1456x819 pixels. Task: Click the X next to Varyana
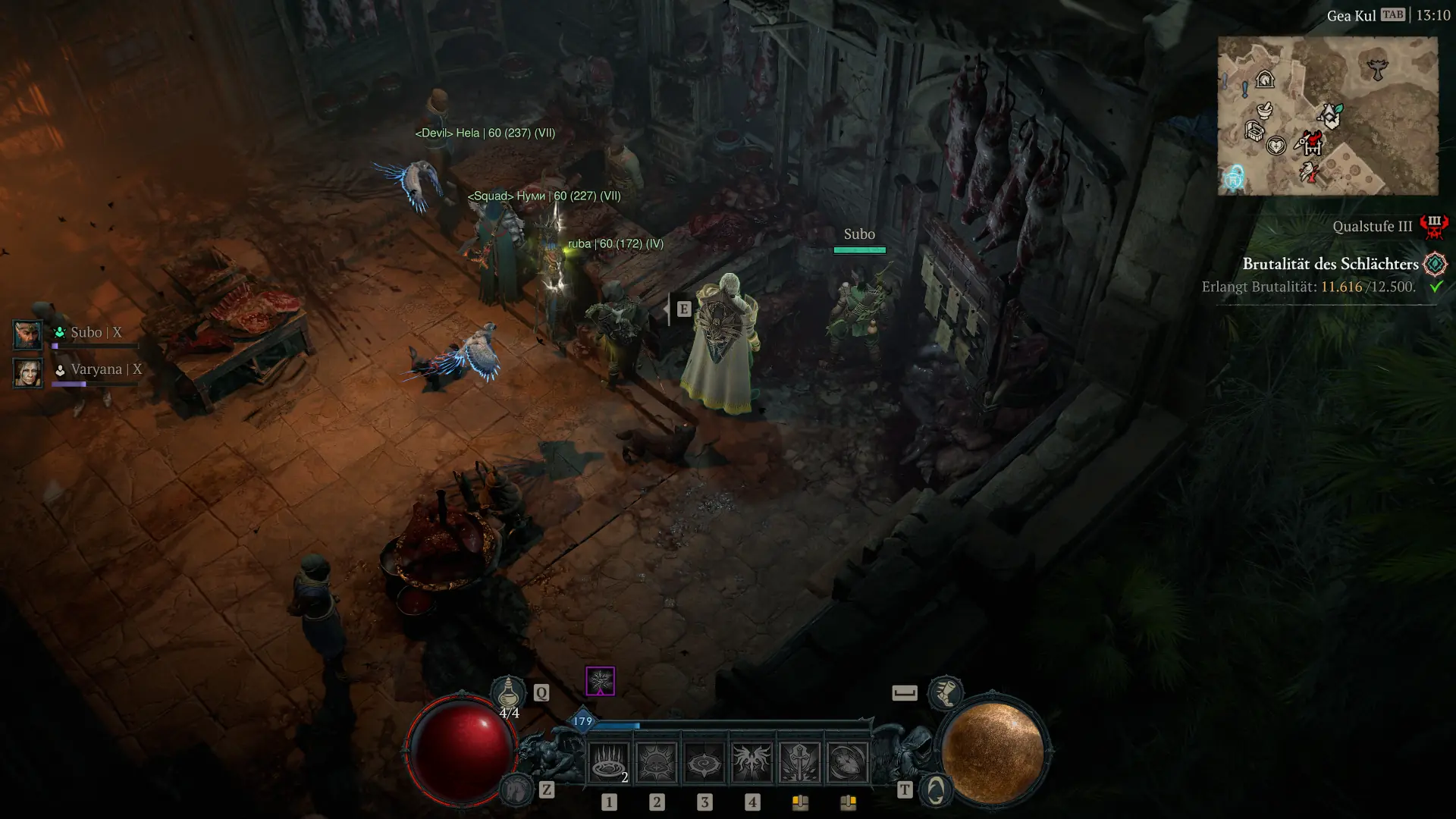[x=136, y=369]
